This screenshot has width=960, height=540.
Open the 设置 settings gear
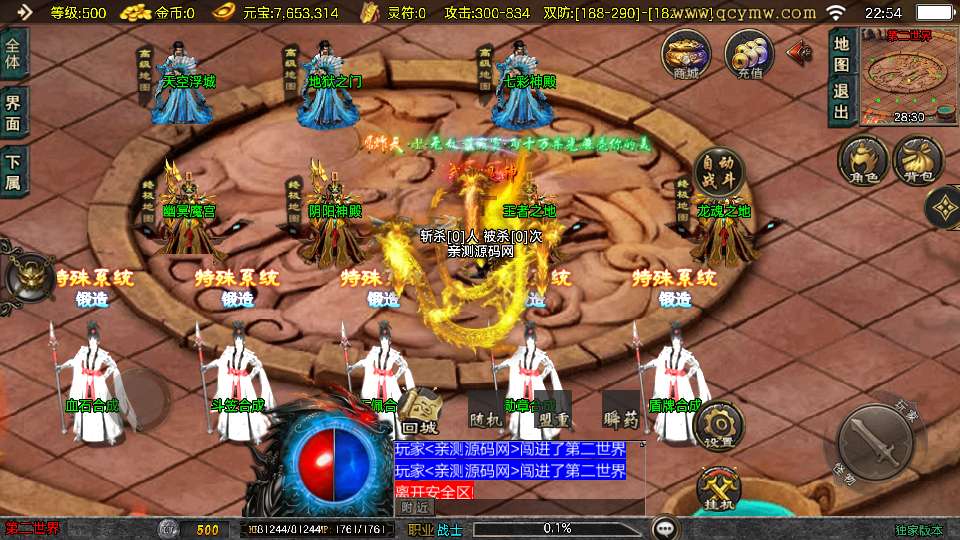(718, 427)
